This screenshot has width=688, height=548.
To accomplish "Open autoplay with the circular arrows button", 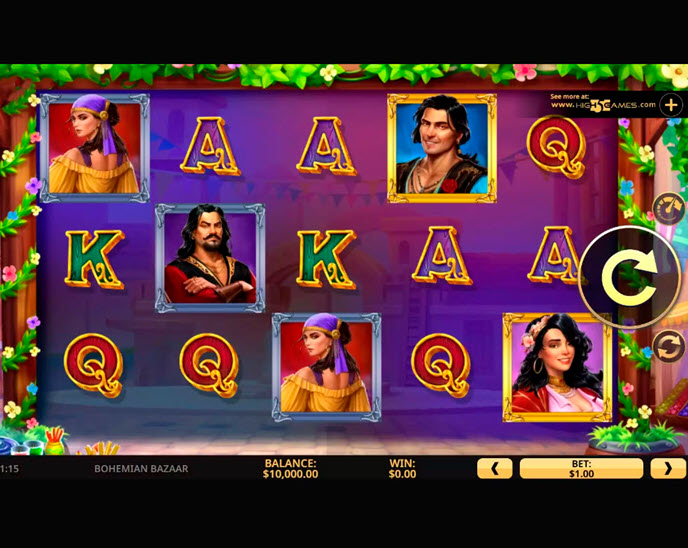I will point(668,348).
